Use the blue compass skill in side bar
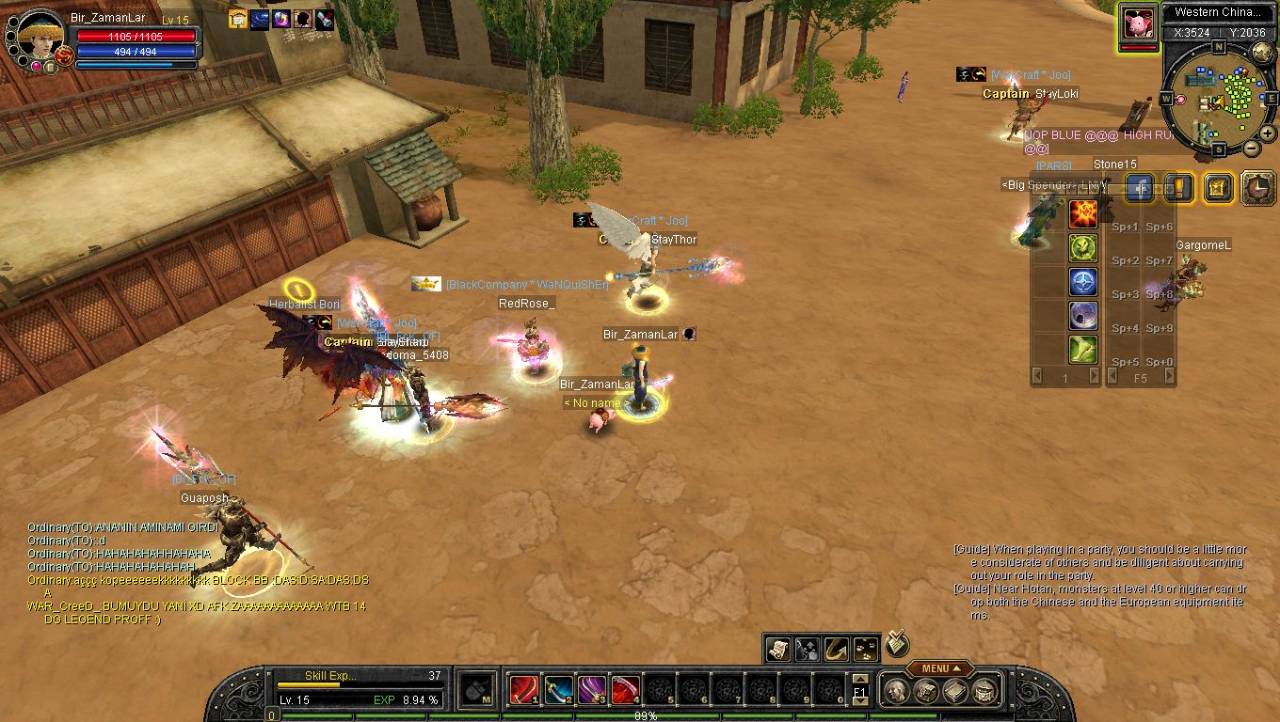Viewport: 1280px width, 722px height. pos(1083,282)
